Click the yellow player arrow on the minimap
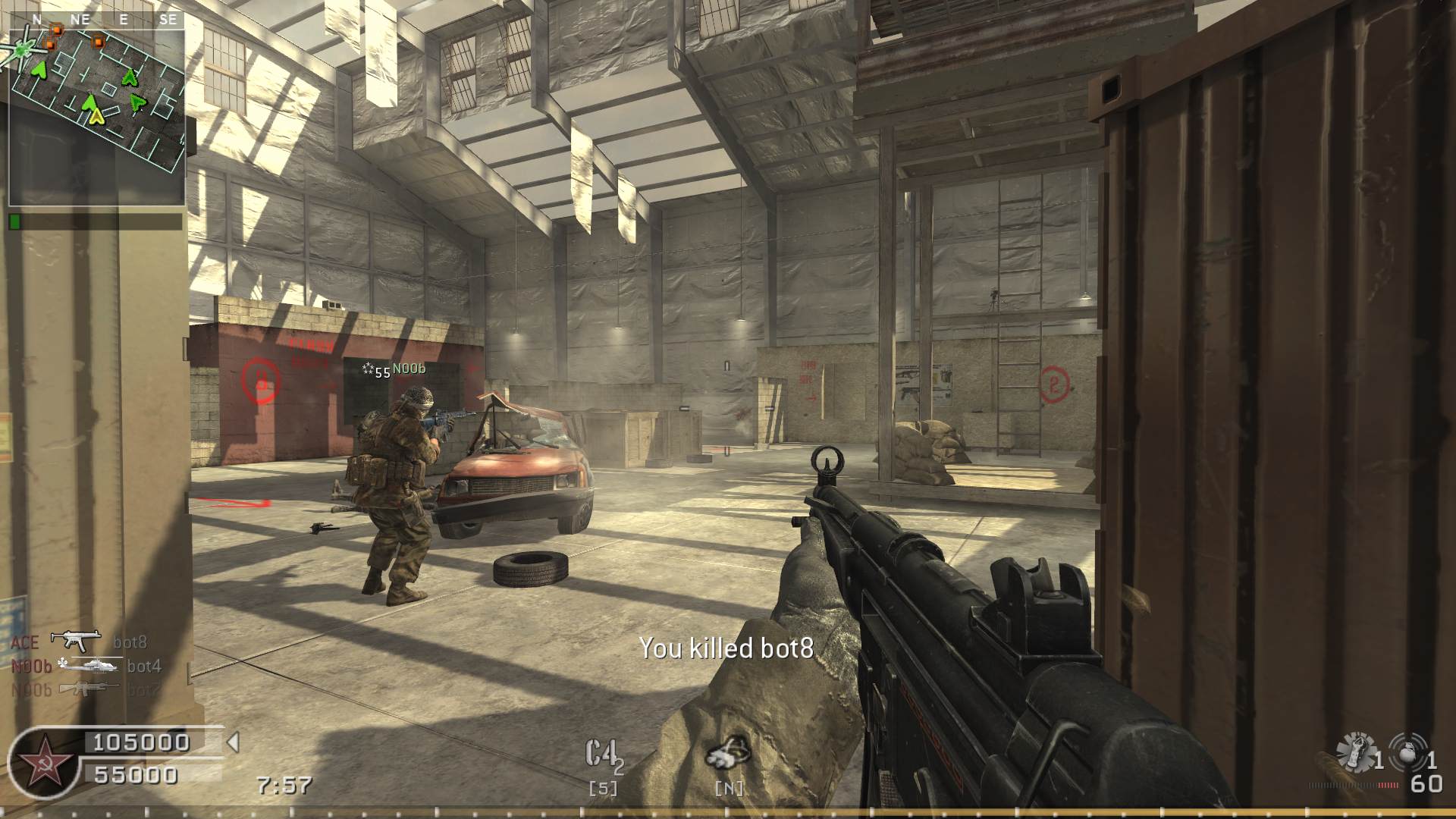Image resolution: width=1456 pixels, height=819 pixels. [x=96, y=115]
